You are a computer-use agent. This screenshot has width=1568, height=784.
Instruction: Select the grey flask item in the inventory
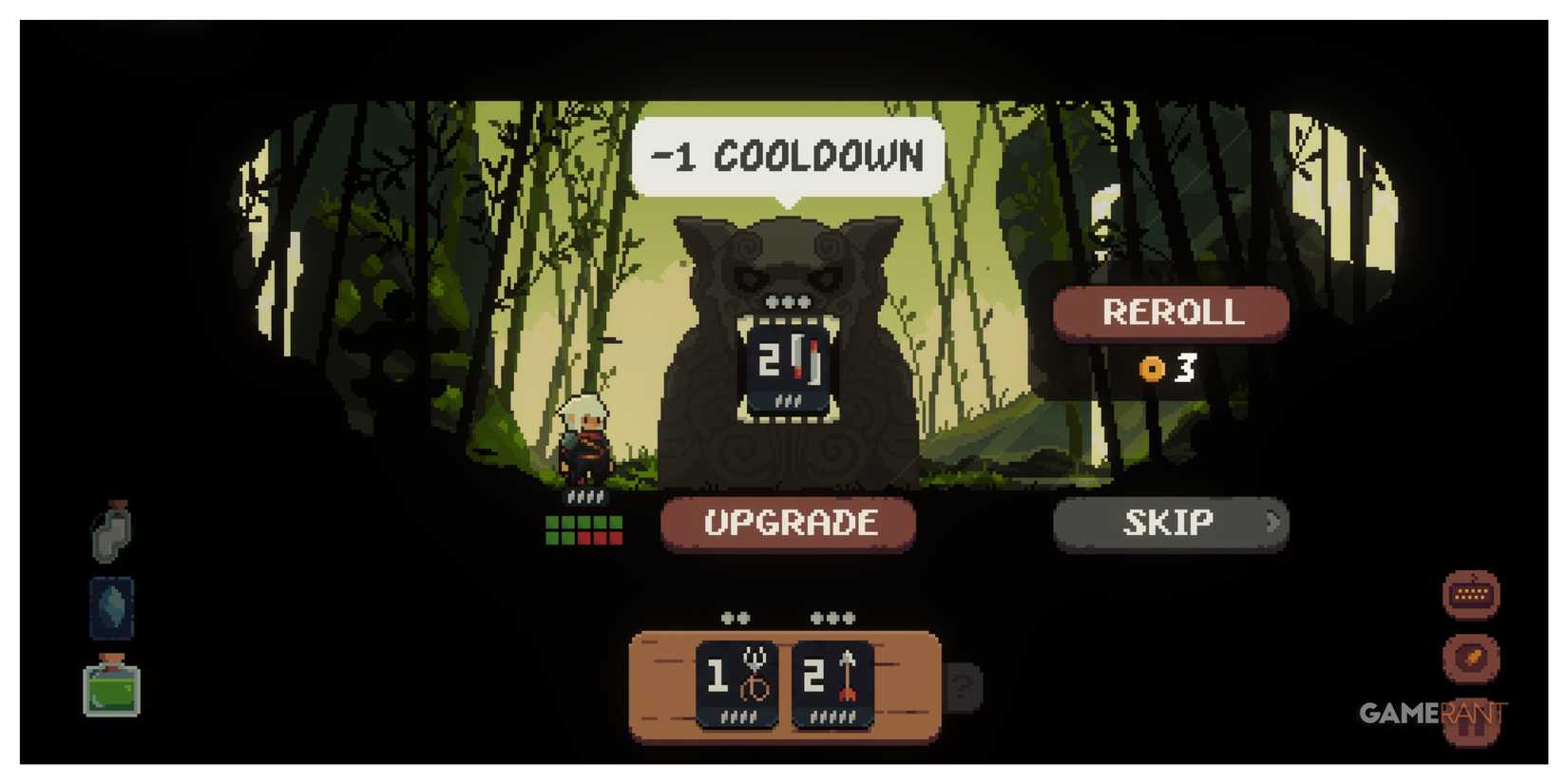(111, 532)
